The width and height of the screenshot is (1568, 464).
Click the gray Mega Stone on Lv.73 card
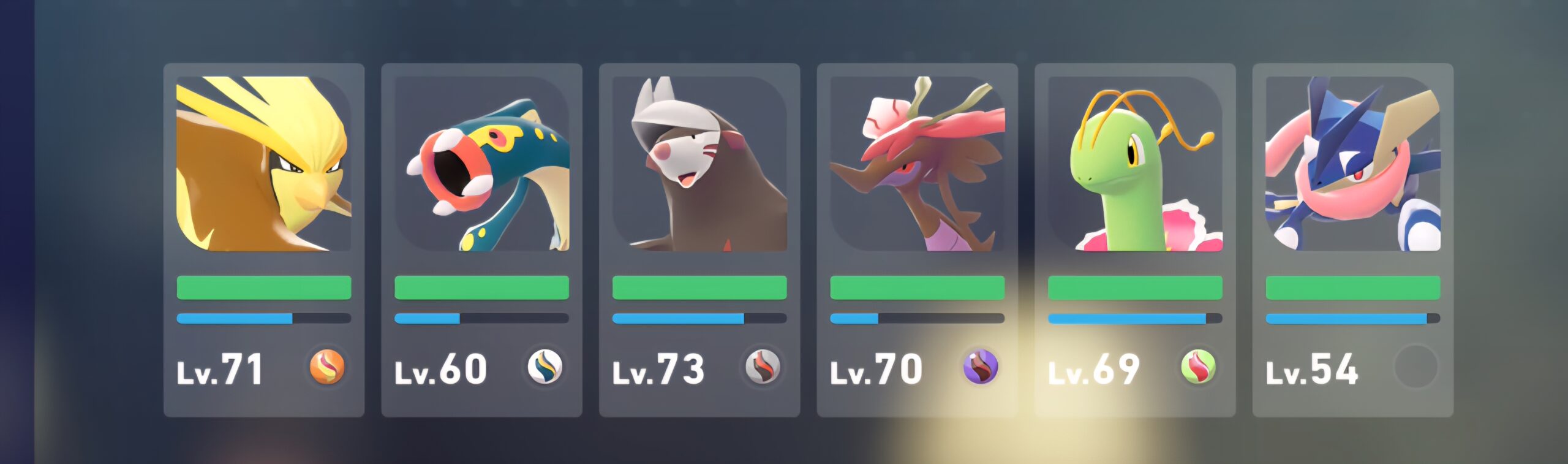point(763,367)
